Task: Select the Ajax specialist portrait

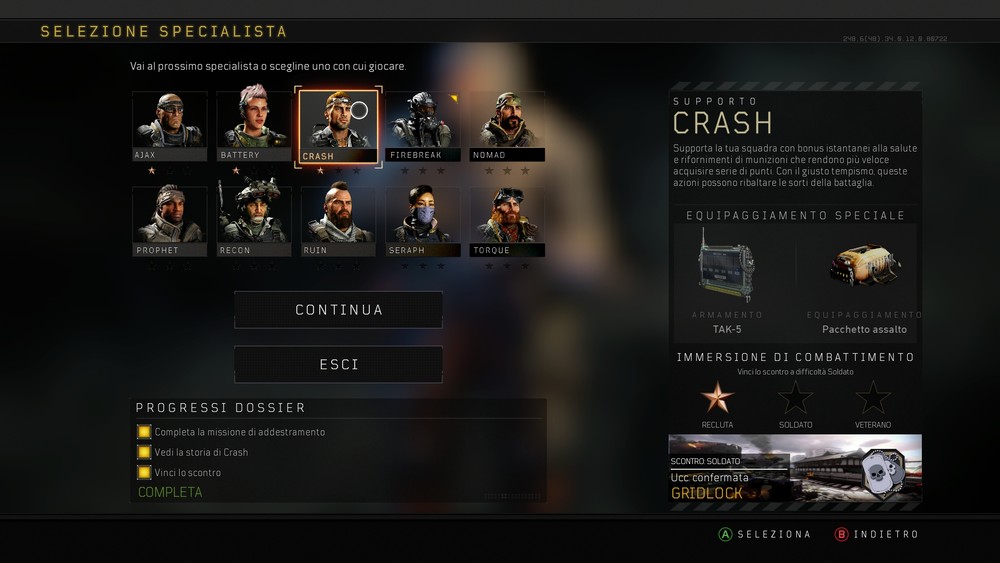Action: pyautogui.click(x=170, y=125)
